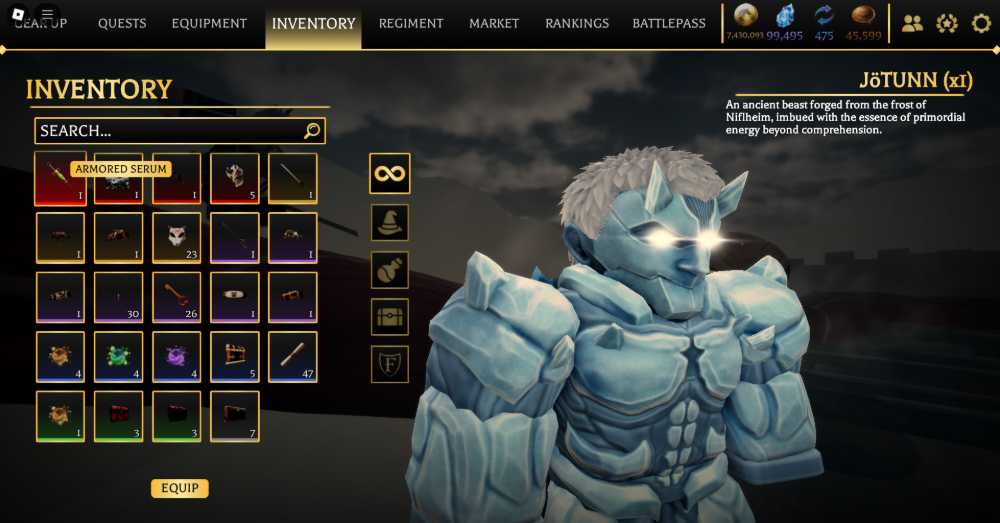This screenshot has height=523, width=1000.
Task: Pick the green splash item slot
Action: 118,356
